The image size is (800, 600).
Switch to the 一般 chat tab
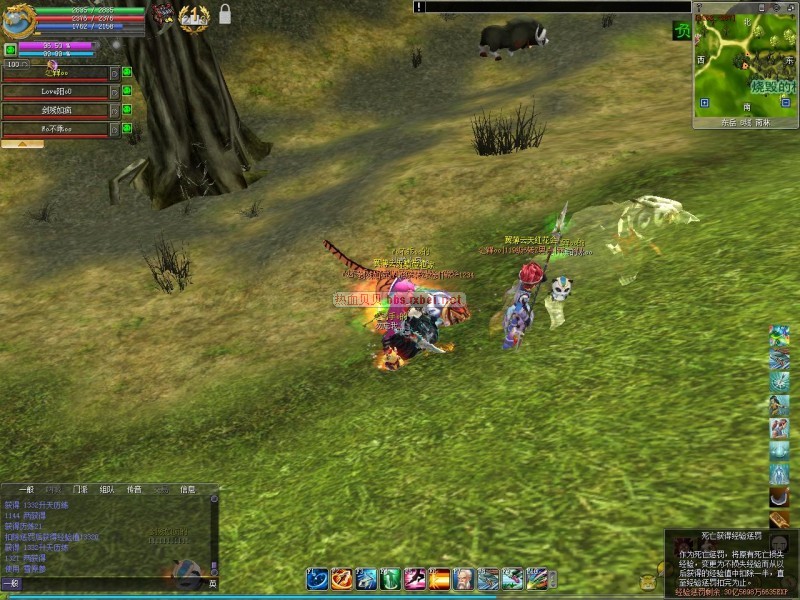[x=26, y=490]
